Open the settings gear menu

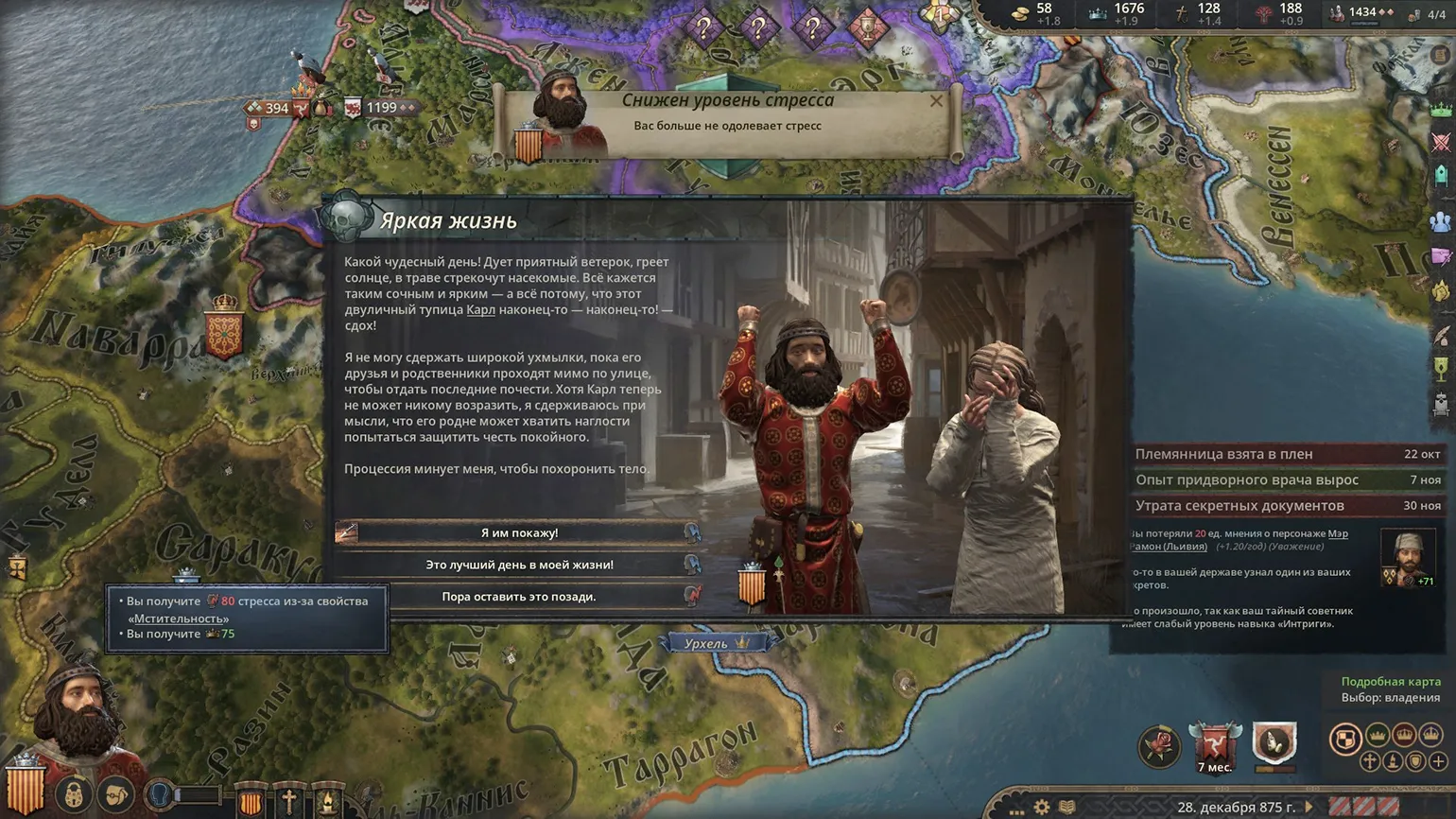[1041, 807]
